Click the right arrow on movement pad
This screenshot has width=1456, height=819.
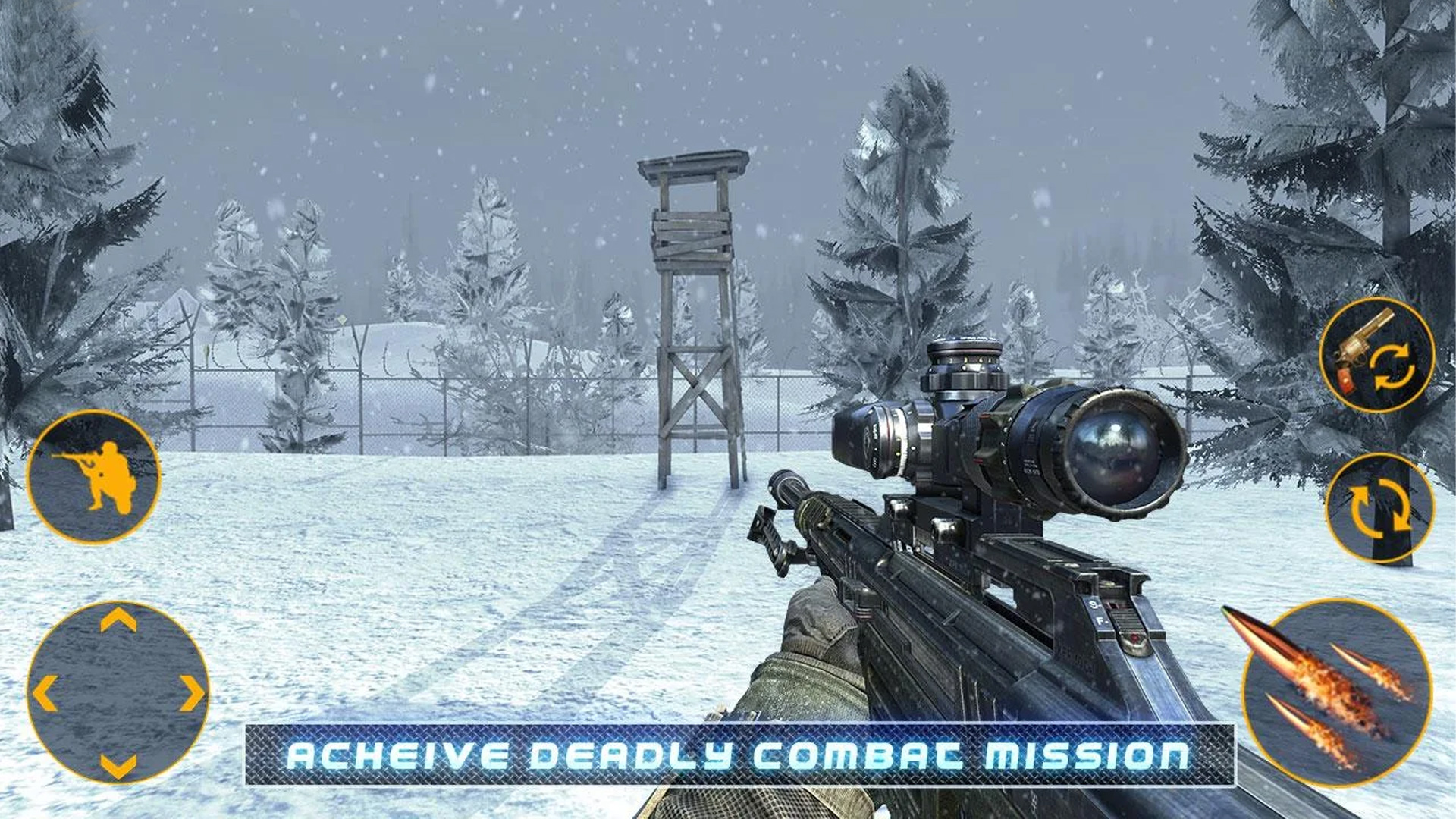(x=191, y=692)
